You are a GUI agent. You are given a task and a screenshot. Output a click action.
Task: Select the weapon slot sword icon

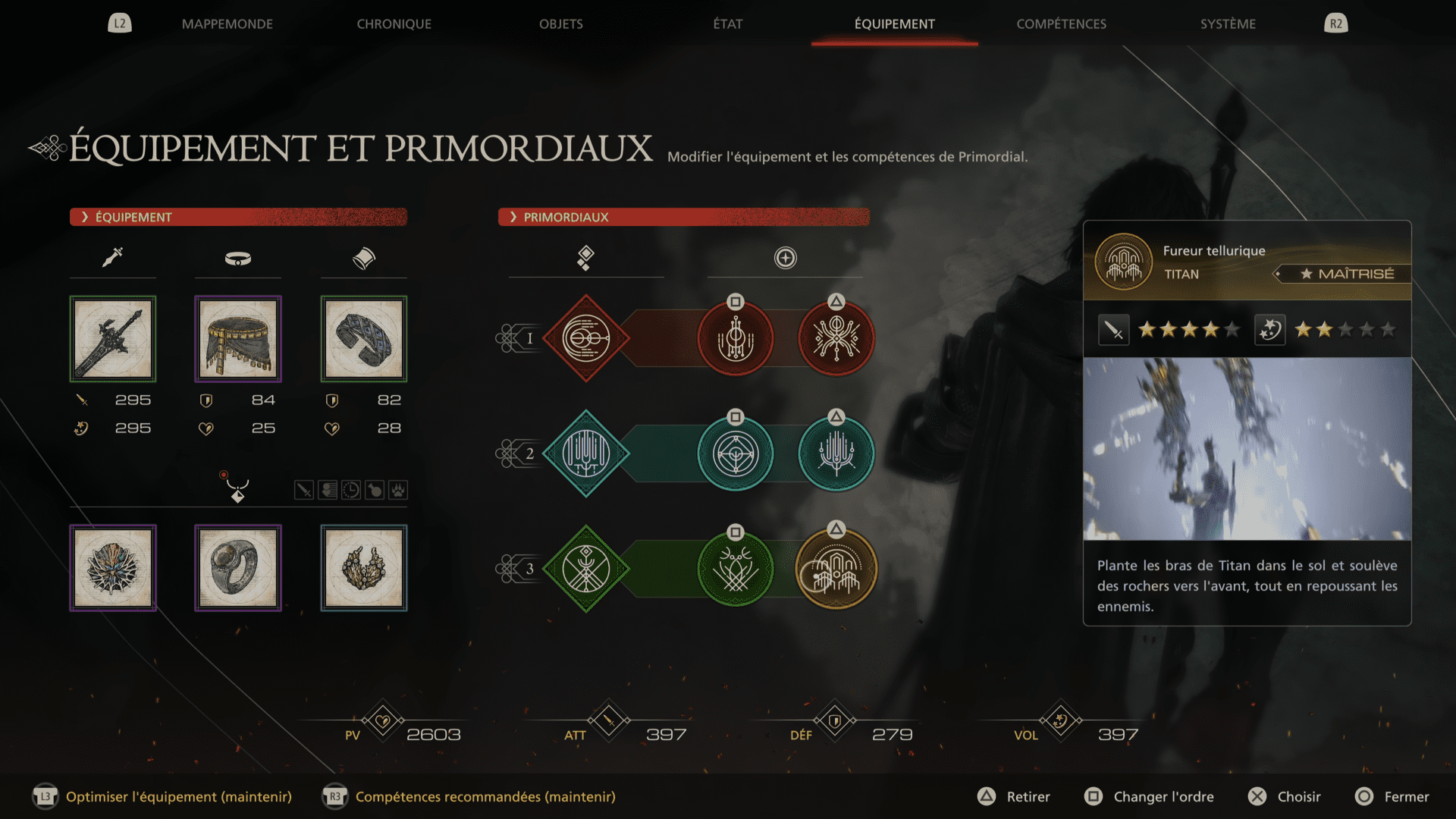coord(112,256)
